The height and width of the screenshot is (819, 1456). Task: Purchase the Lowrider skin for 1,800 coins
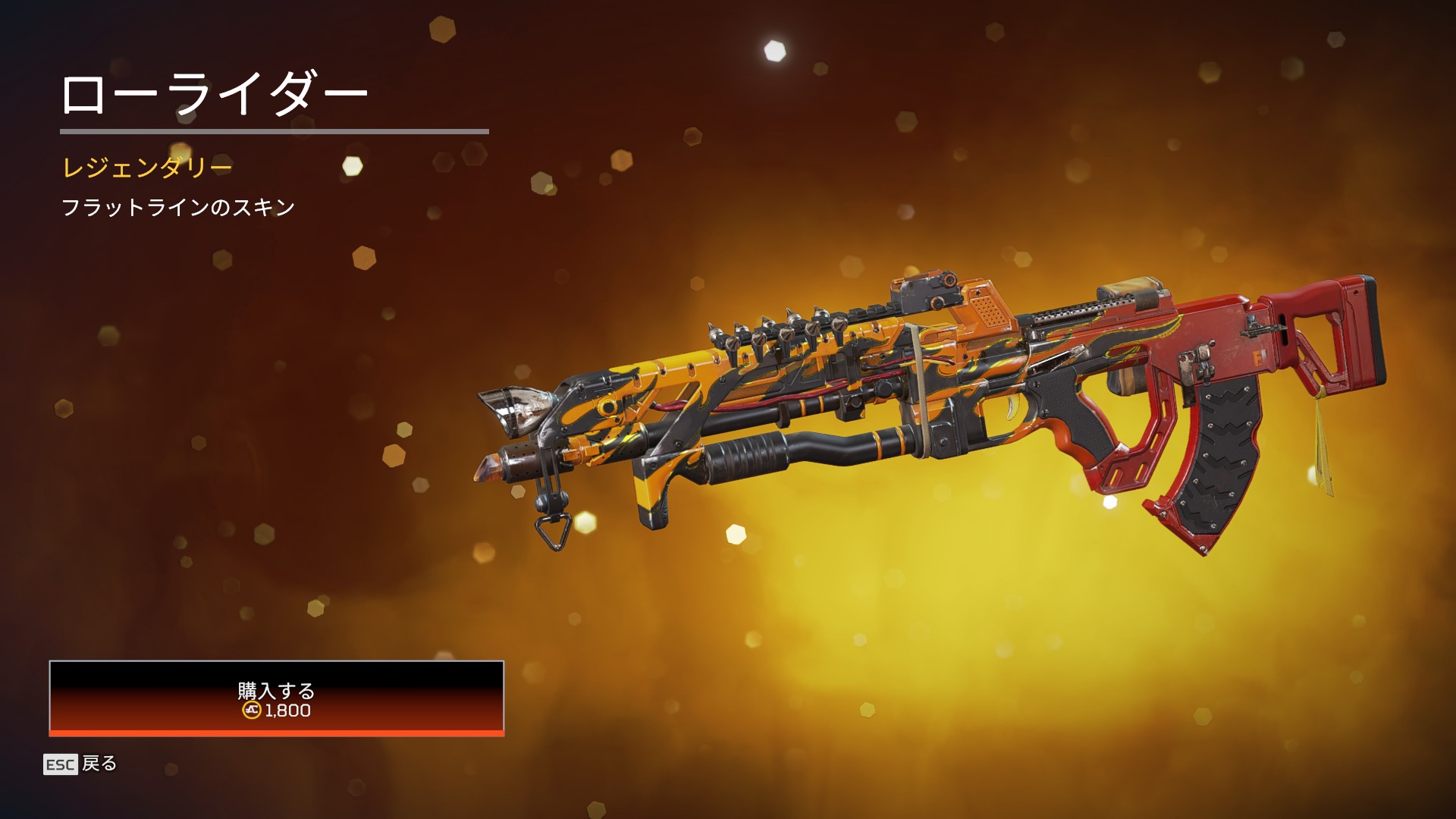276,698
